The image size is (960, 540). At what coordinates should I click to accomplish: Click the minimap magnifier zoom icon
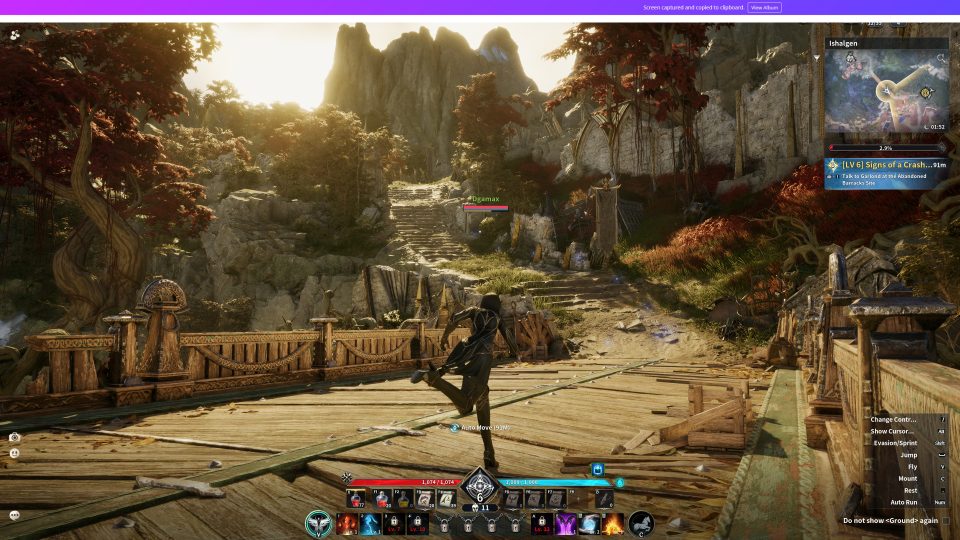click(941, 59)
